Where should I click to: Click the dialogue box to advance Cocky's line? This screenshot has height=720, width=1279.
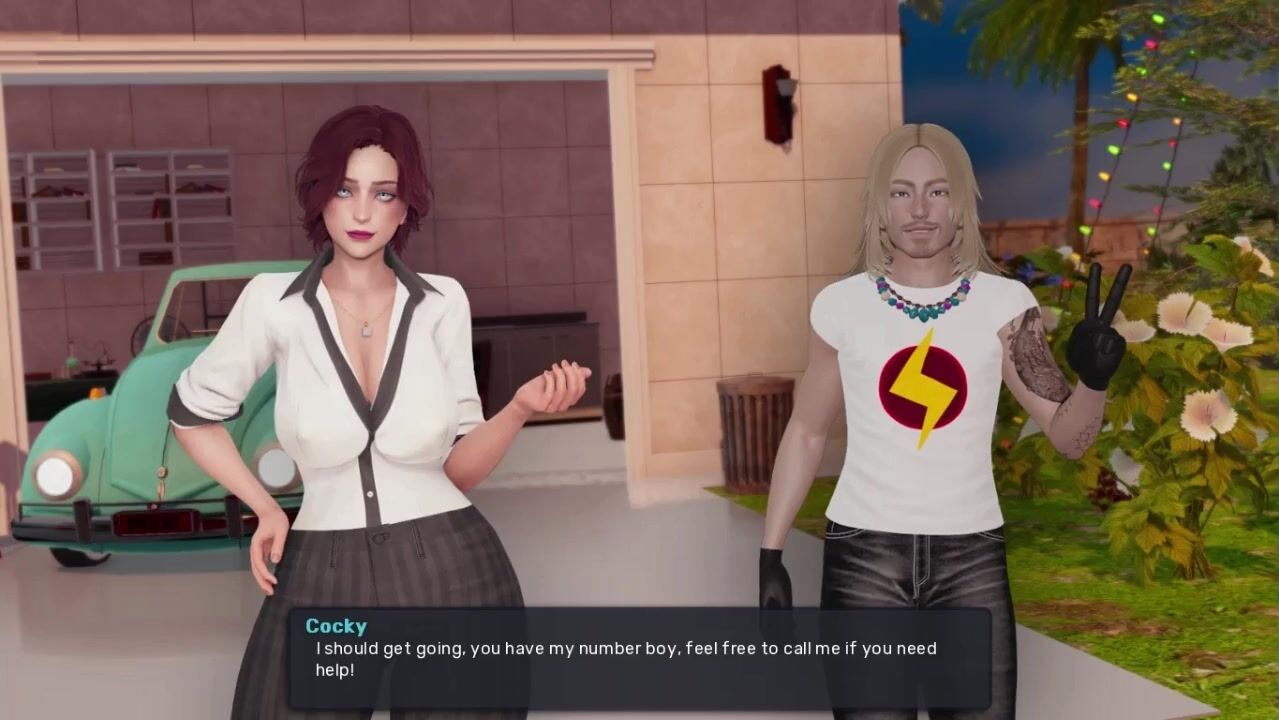click(640, 658)
